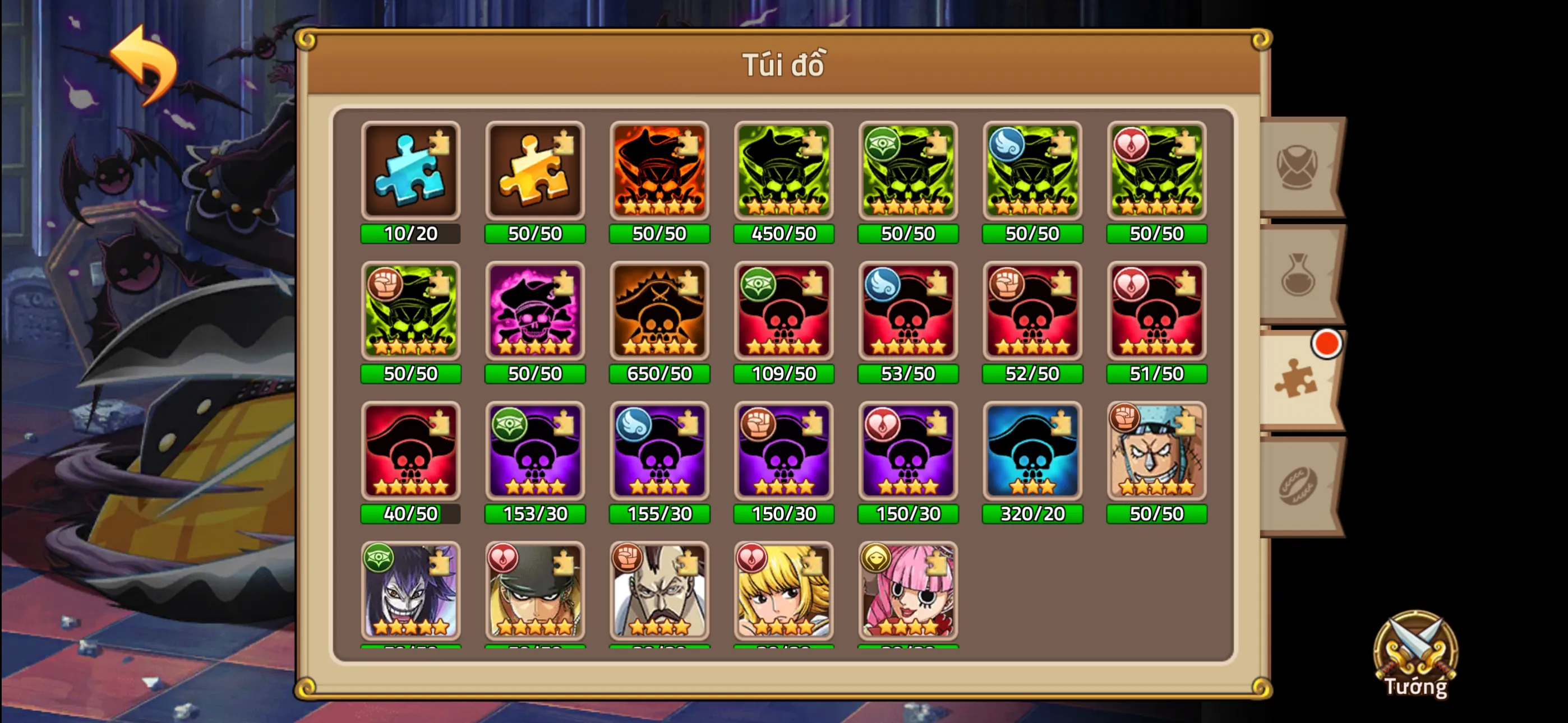Tap the 10/20 progress bar under the blue puzzle
This screenshot has width=1568, height=723.
click(411, 233)
